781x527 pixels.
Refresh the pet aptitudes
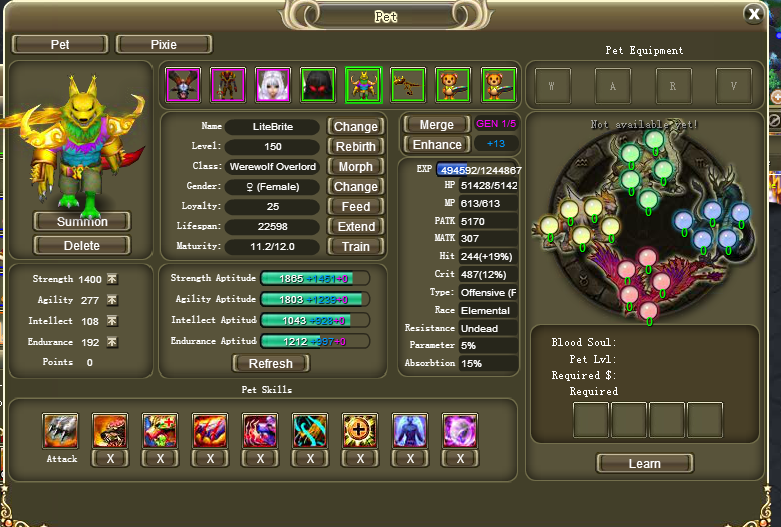pos(271,364)
